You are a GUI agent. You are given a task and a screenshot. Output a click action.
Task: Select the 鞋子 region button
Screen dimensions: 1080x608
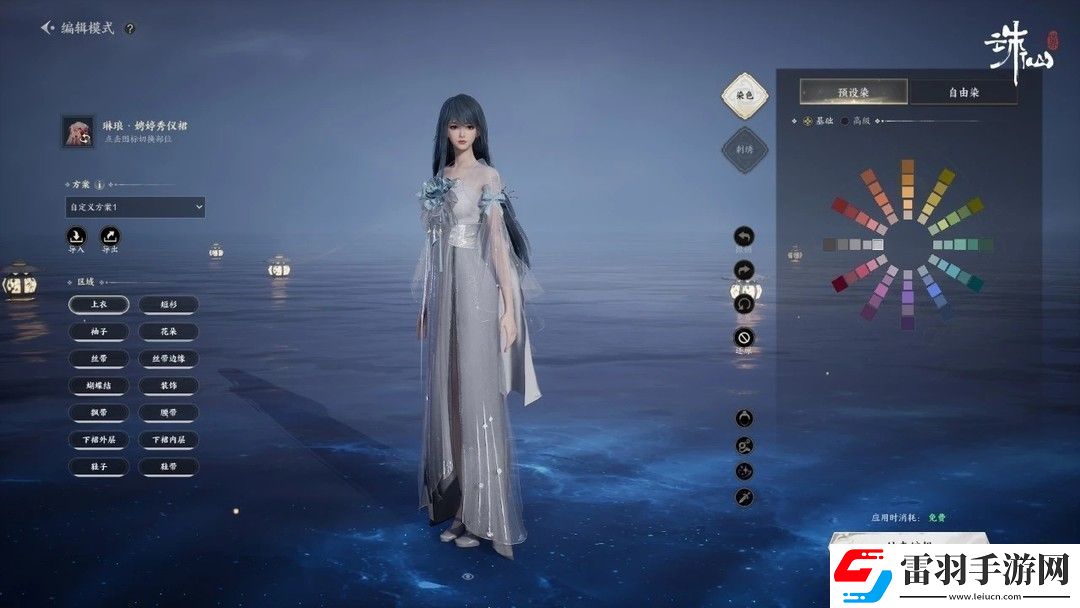[x=98, y=466]
